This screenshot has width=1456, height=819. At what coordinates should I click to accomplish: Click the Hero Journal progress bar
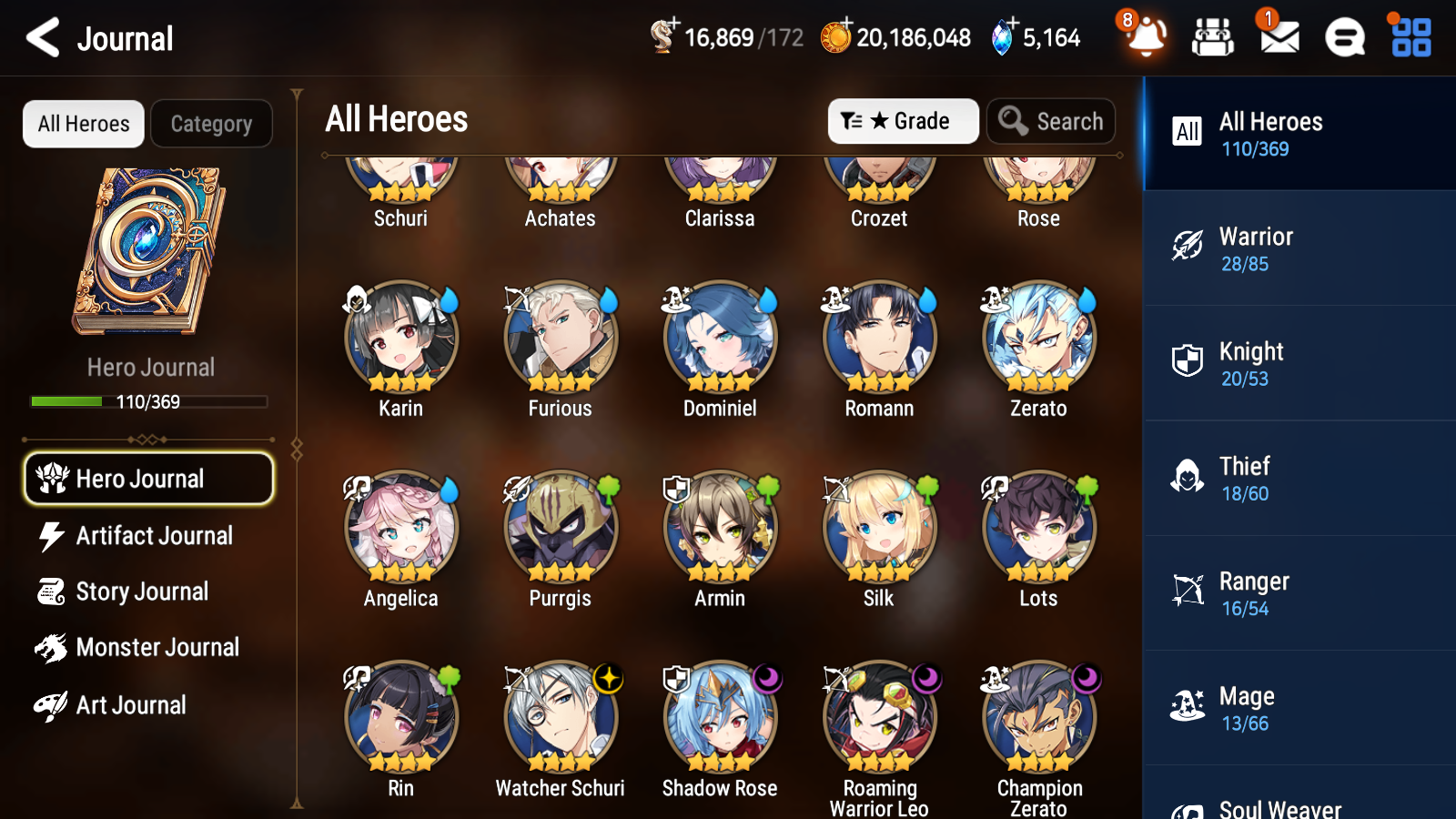point(148,400)
